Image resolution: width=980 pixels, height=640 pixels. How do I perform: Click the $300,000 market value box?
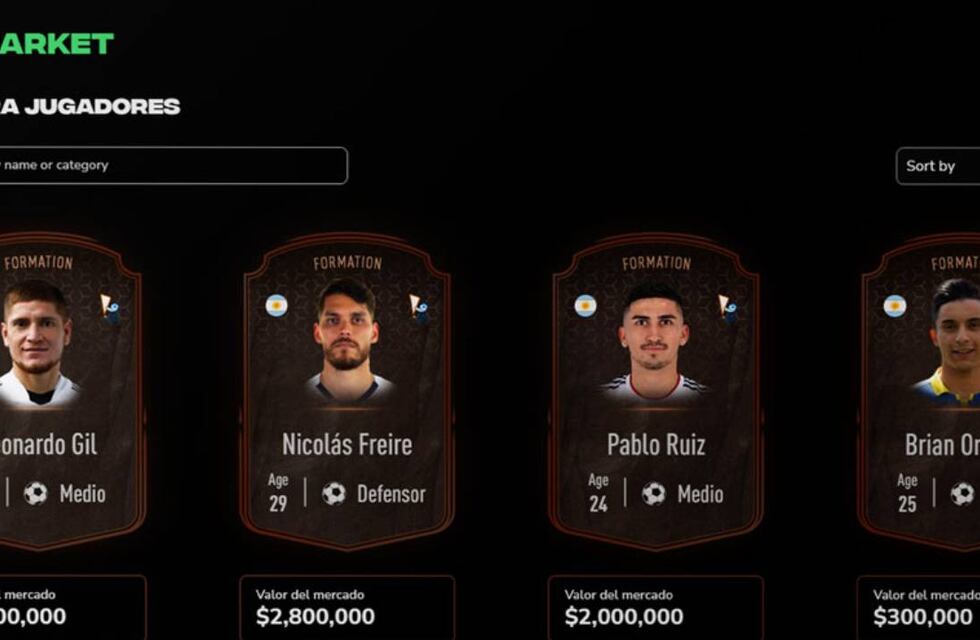pyautogui.click(x=920, y=608)
